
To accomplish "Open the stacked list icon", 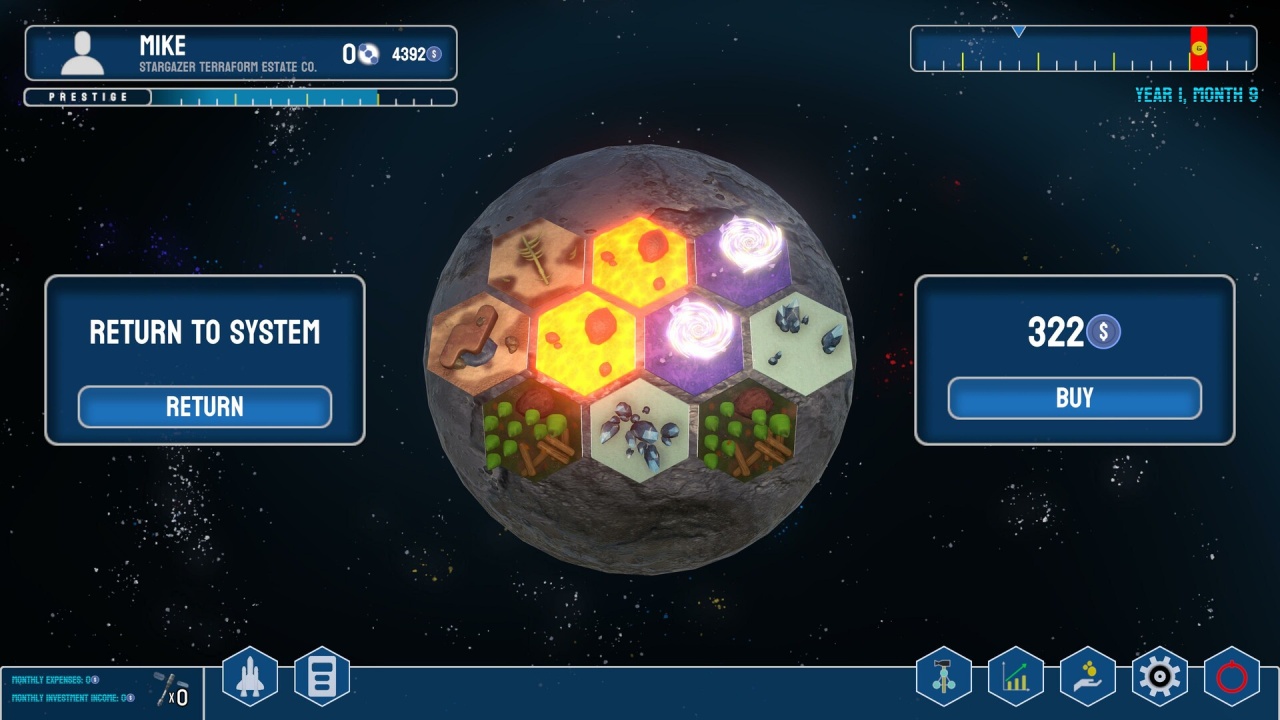I will coord(322,677).
